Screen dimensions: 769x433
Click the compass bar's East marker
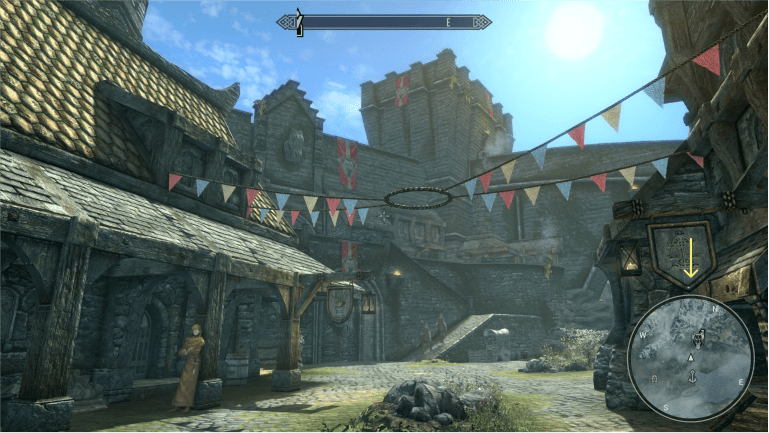coord(448,22)
